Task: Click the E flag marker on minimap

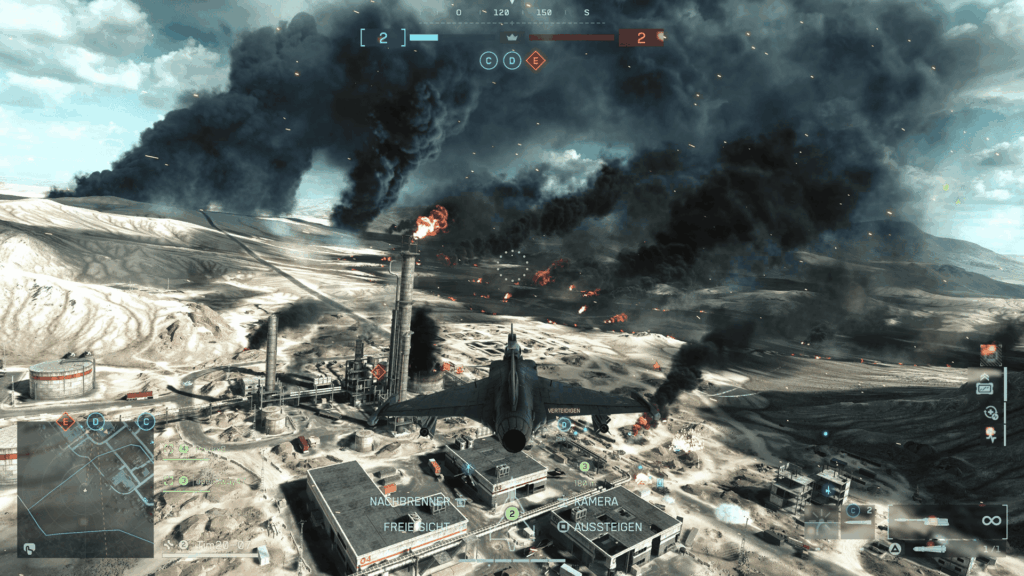Action: click(67, 422)
